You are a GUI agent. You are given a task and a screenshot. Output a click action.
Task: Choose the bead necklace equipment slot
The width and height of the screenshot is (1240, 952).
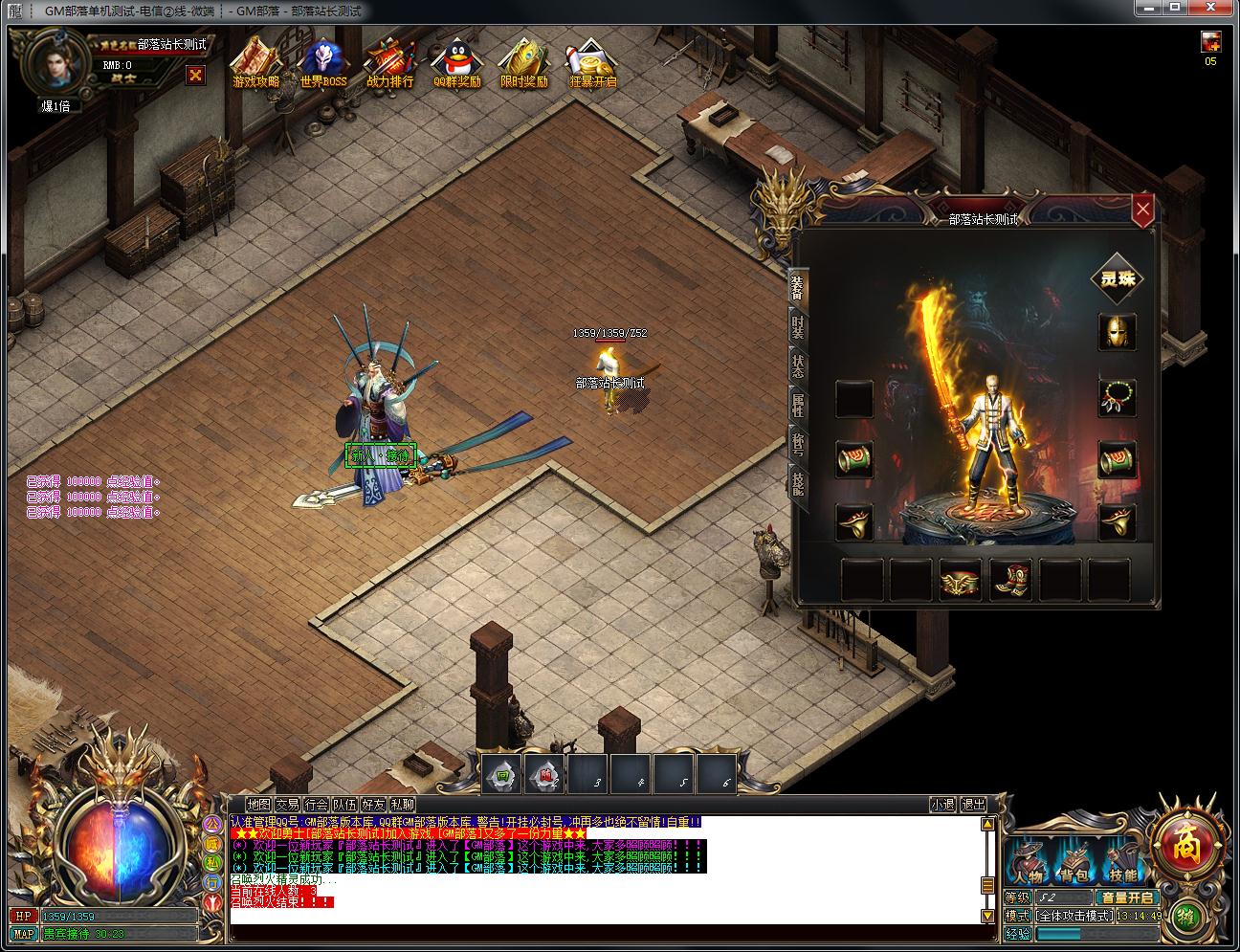point(1117,397)
